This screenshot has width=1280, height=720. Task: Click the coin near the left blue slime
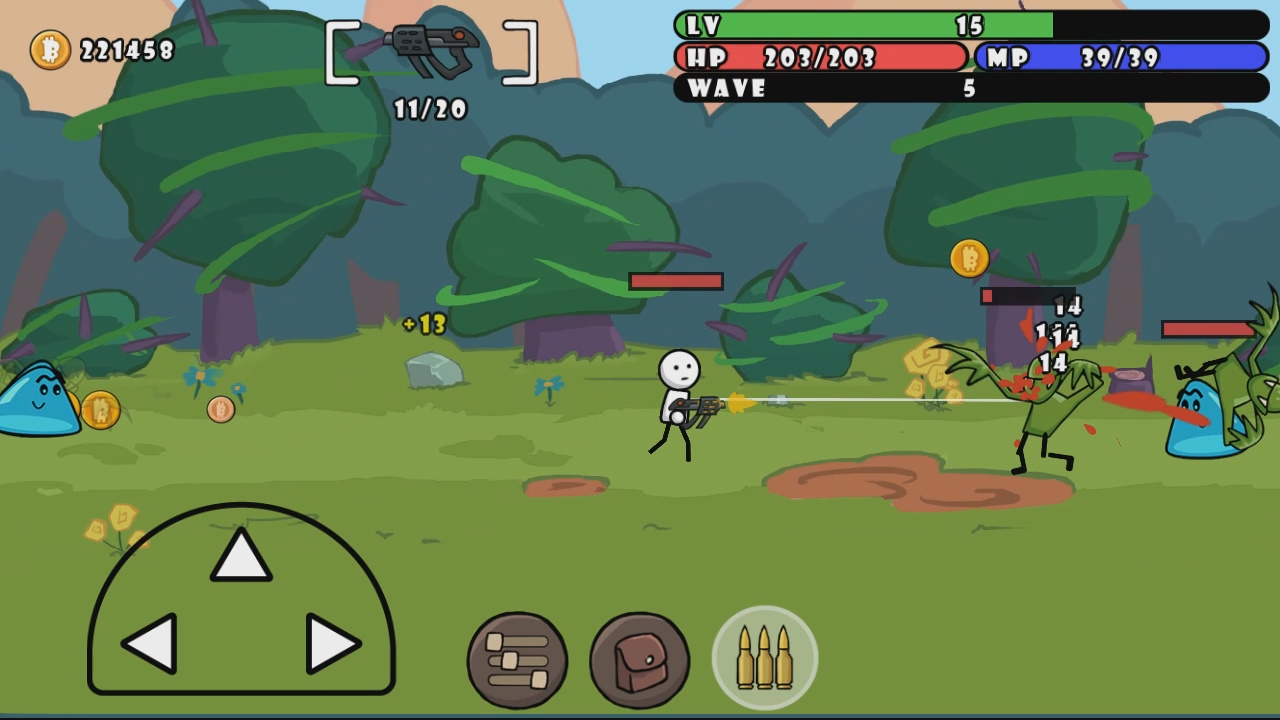(x=99, y=410)
